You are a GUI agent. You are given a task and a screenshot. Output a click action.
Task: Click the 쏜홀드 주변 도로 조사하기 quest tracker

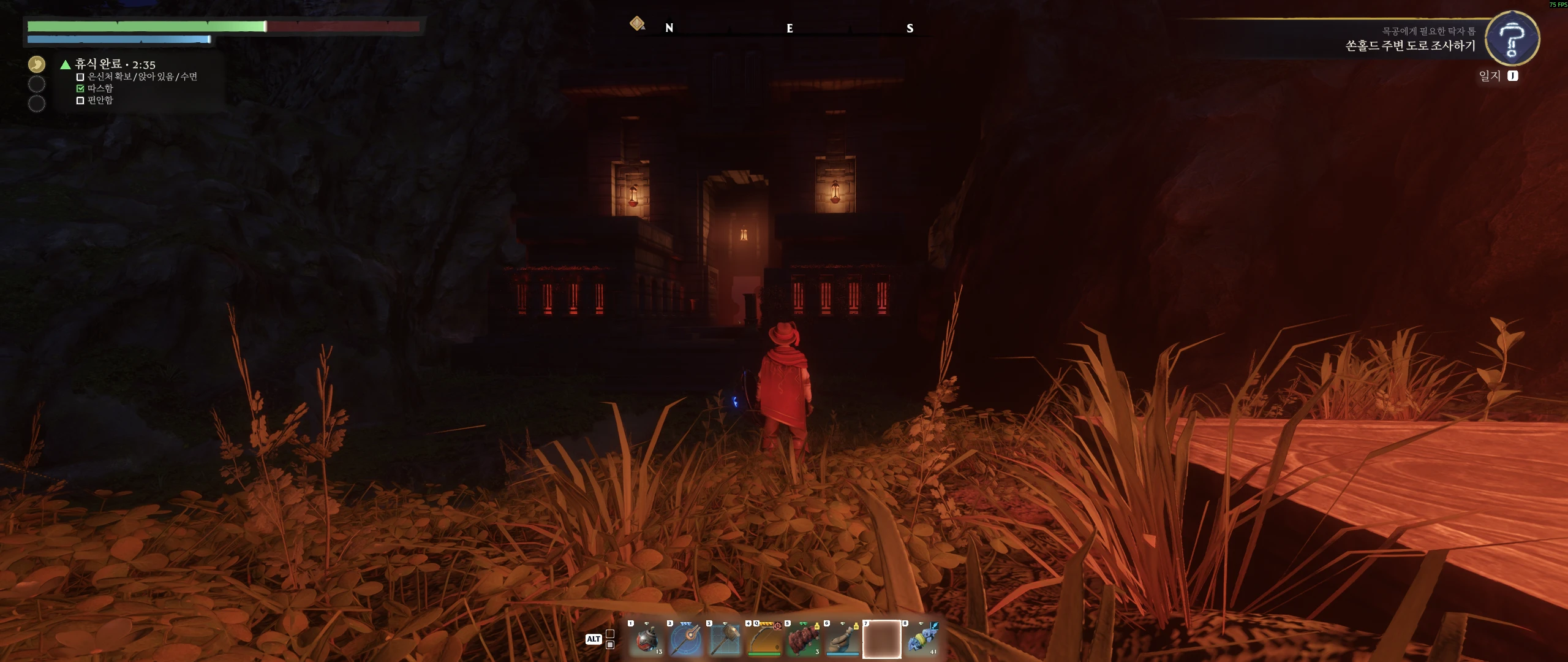[x=1410, y=45]
